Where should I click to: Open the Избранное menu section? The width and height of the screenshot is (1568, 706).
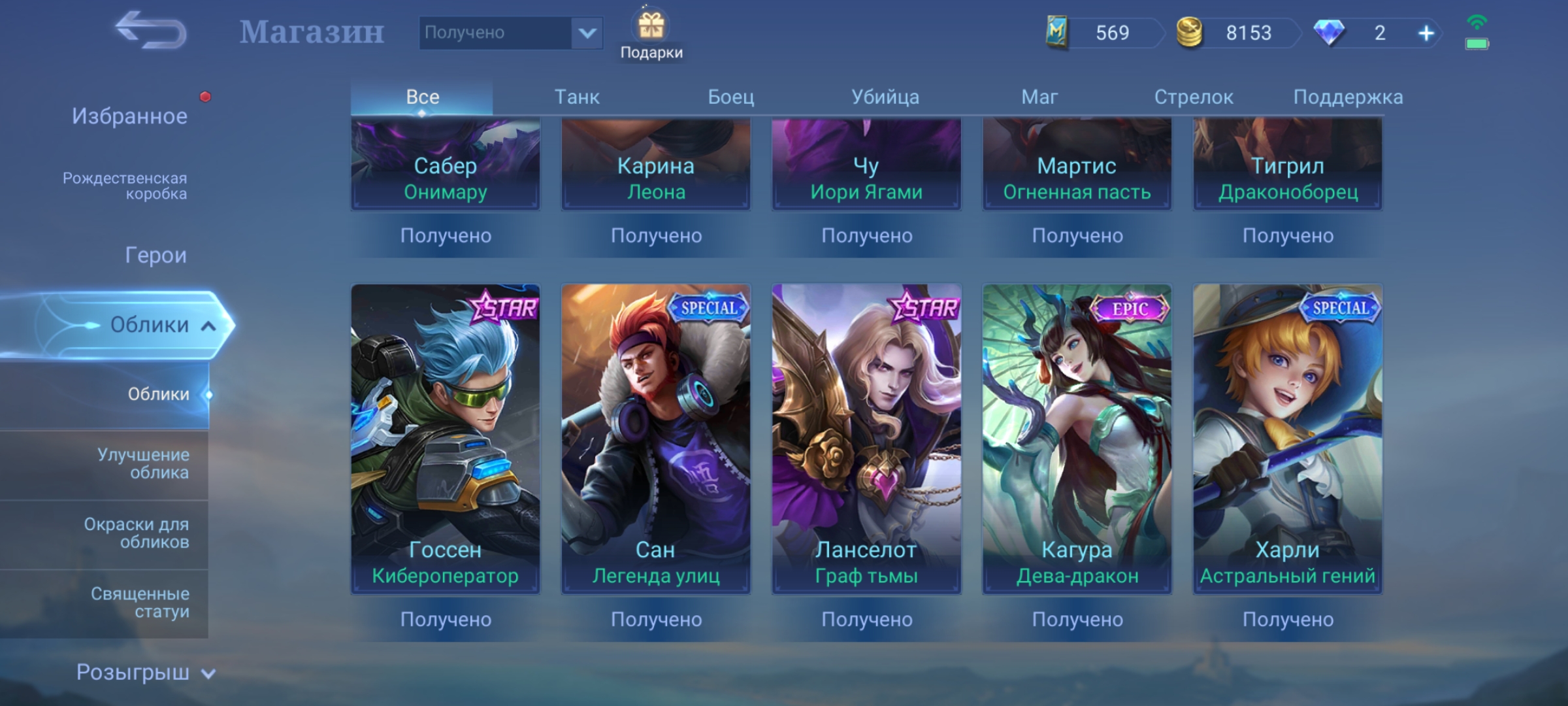pyautogui.click(x=129, y=116)
